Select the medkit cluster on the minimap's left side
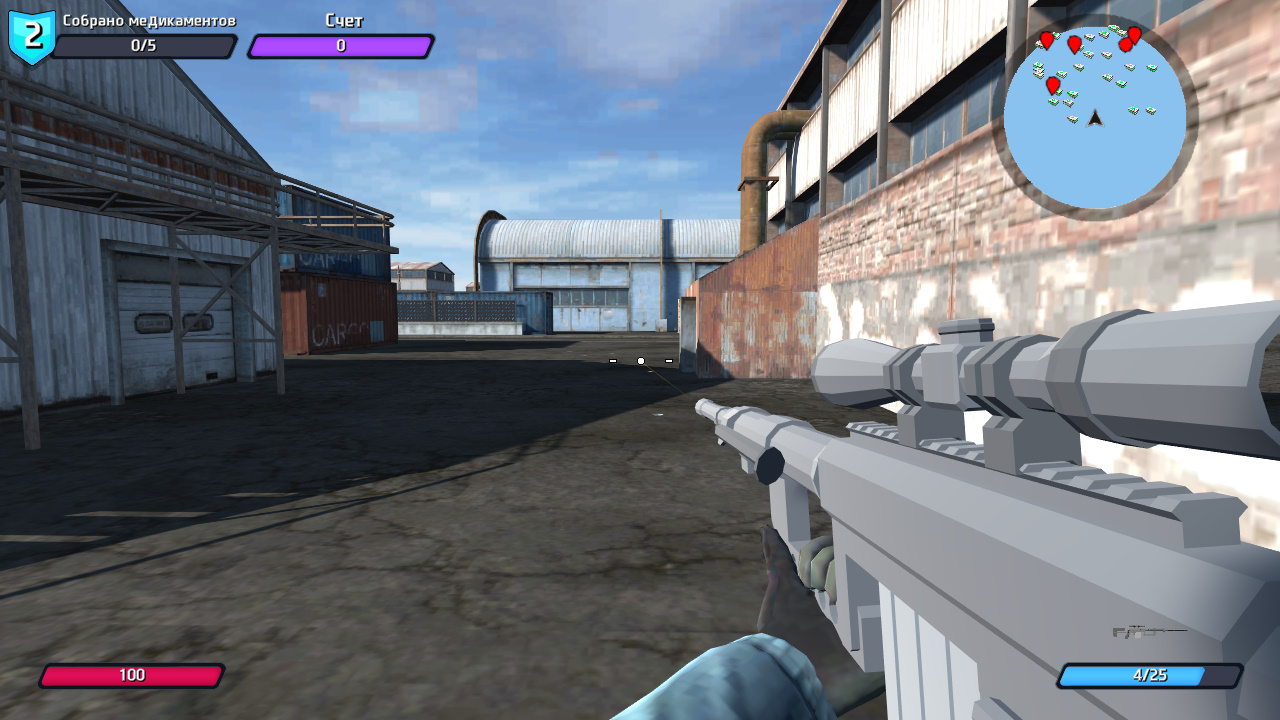The width and height of the screenshot is (1280, 720). point(1038,68)
